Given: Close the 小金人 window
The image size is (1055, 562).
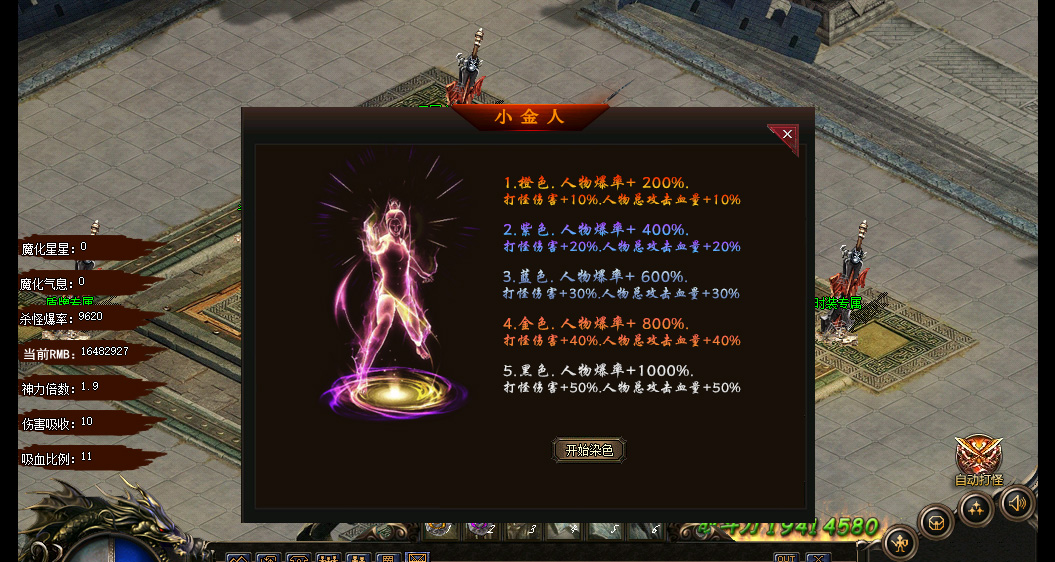Looking at the screenshot, I should tap(787, 135).
